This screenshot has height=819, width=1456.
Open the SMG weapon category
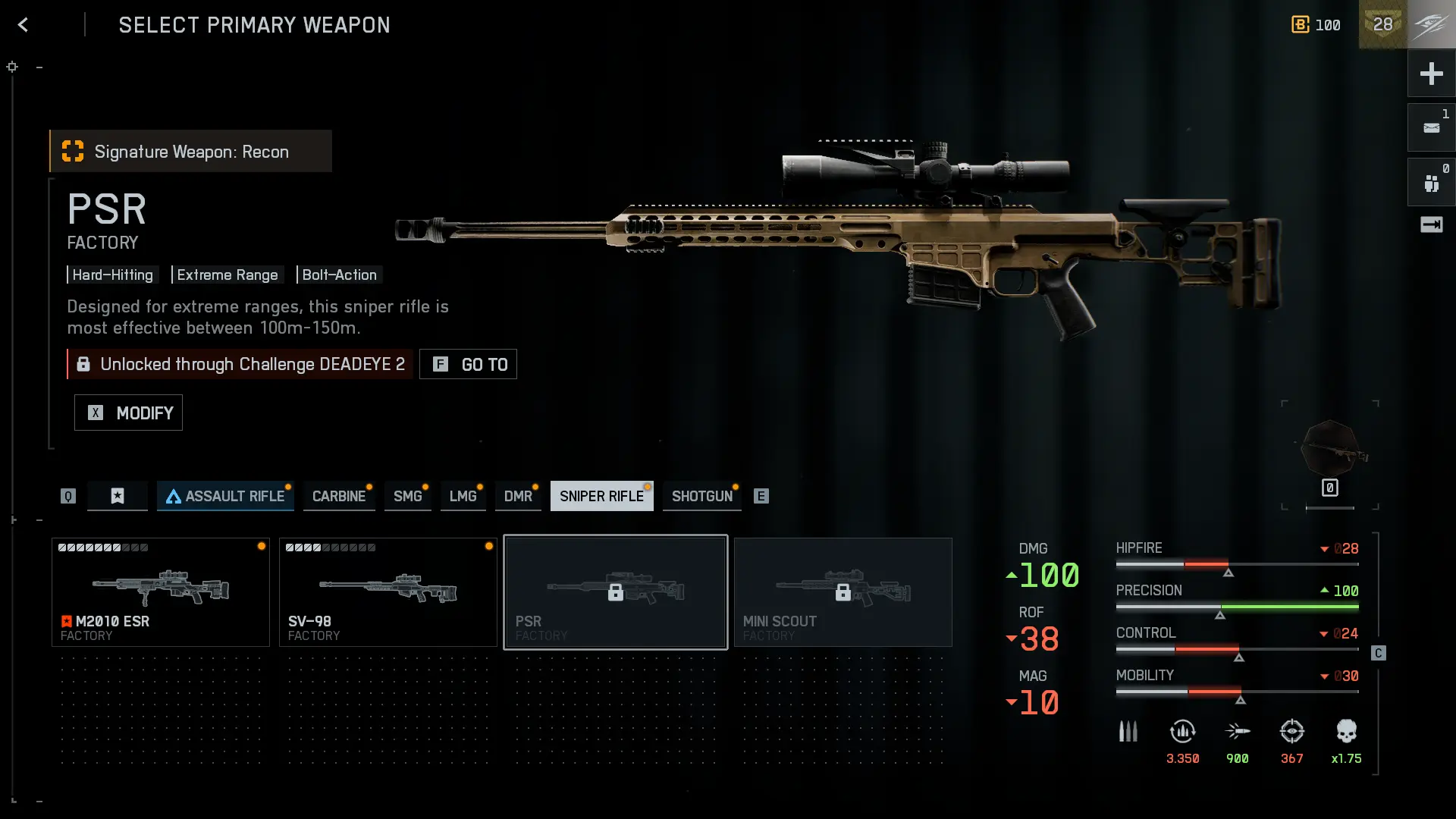point(407,496)
